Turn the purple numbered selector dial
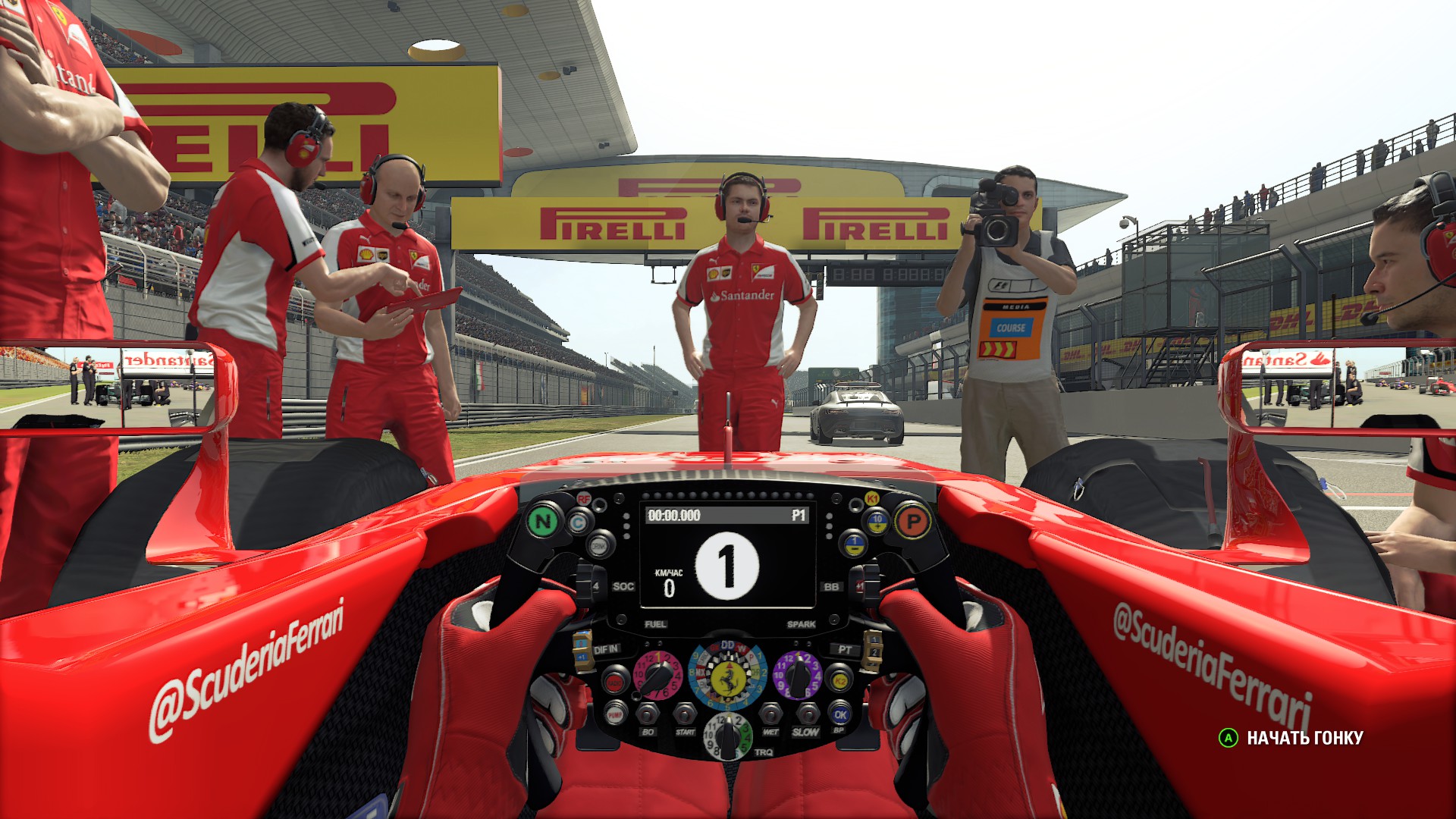1456x819 pixels. pos(797,675)
